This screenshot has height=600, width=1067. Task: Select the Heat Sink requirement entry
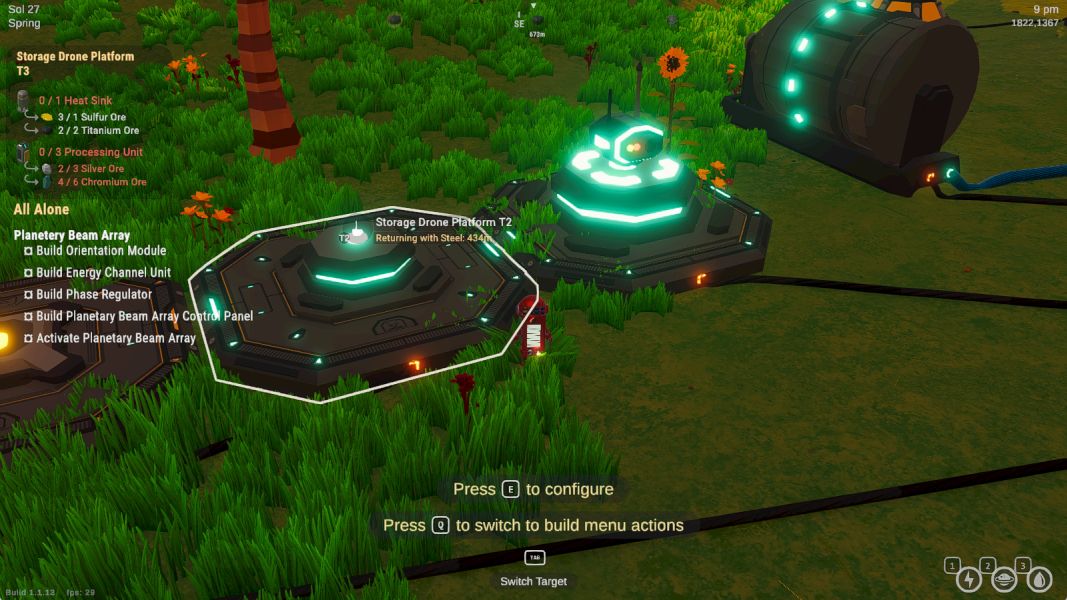point(75,101)
